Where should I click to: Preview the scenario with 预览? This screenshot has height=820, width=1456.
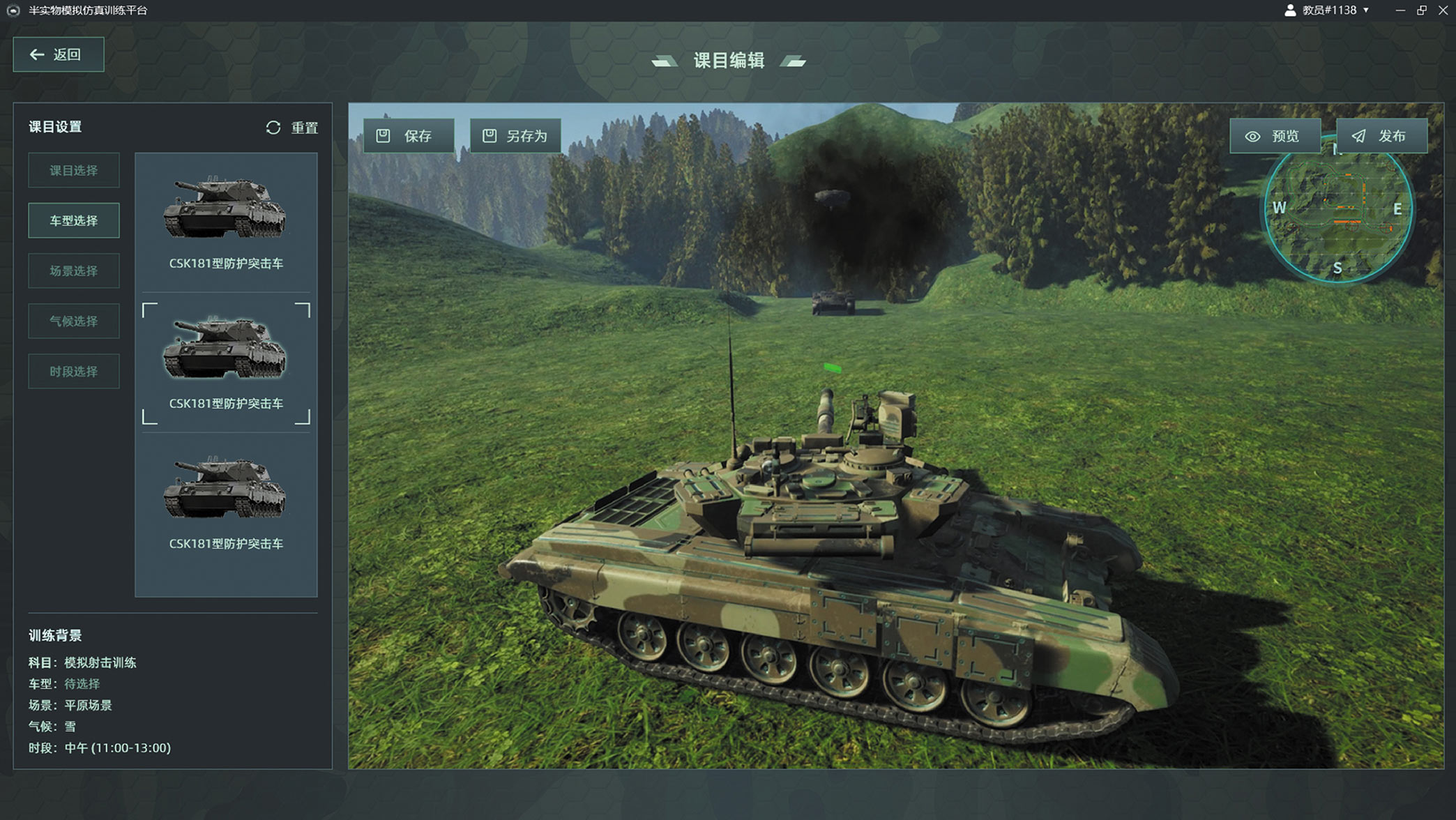pos(1275,136)
